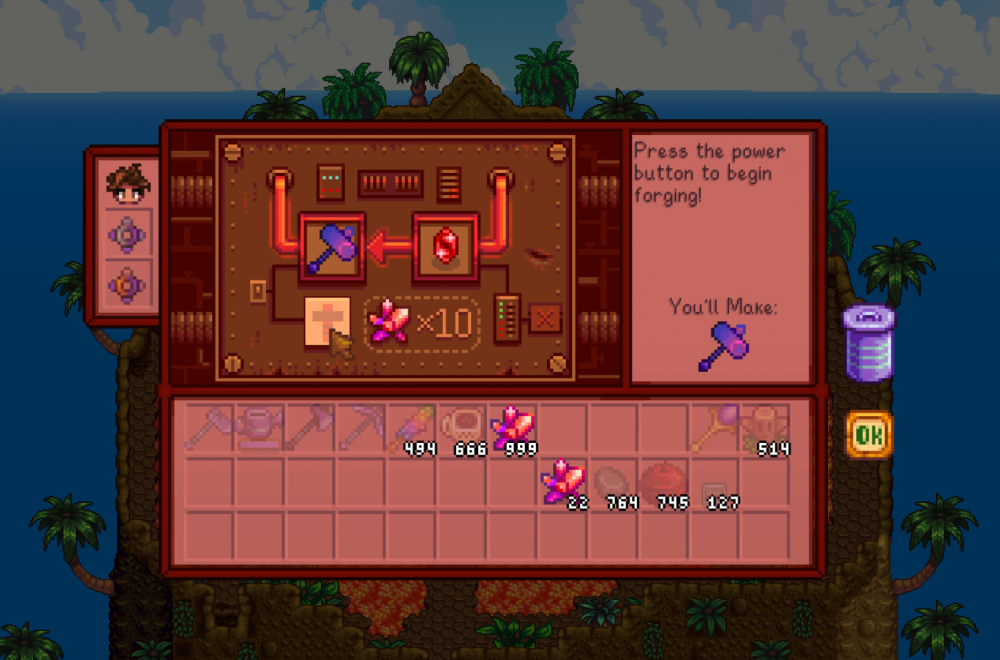The height and width of the screenshot is (660, 1000).
Task: Choose the watering can in the inventory
Action: 257,427
